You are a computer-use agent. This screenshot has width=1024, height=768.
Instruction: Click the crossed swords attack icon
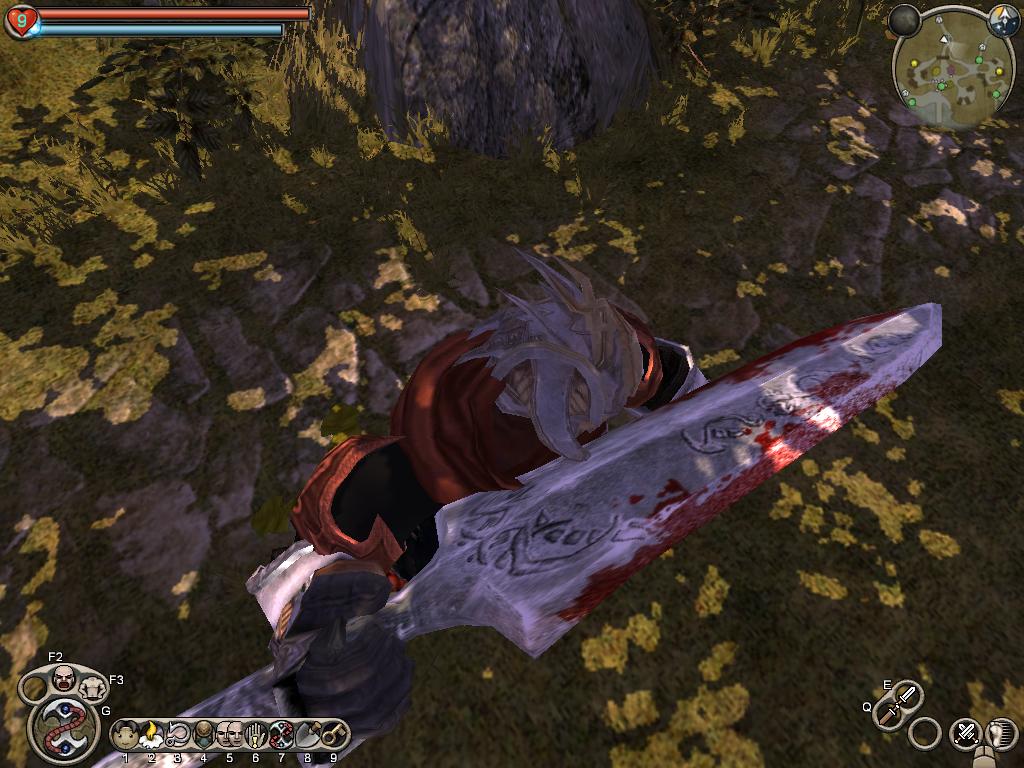point(965,733)
